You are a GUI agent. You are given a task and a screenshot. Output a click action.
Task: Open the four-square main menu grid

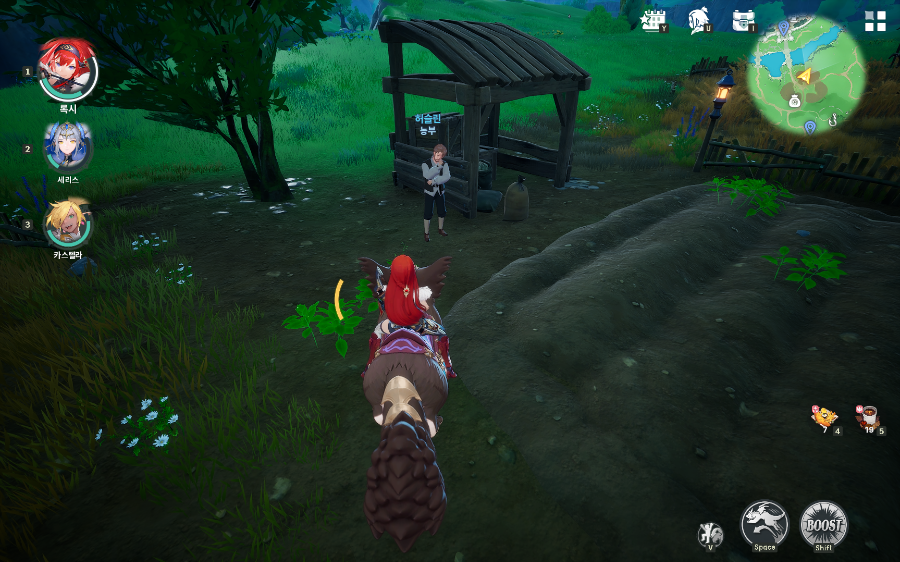[x=875, y=22]
